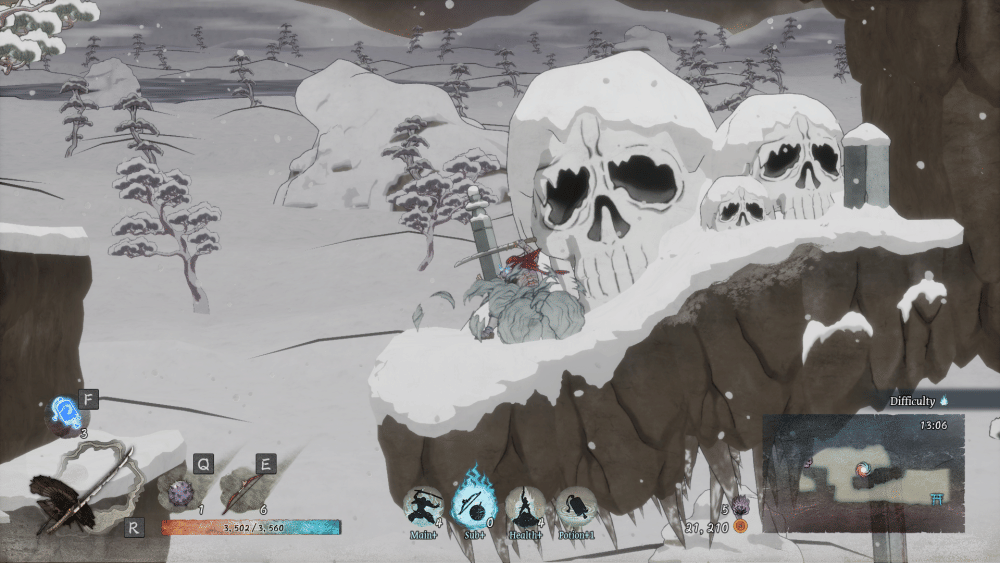This screenshot has width=1000, height=563.
Task: Click the Potion+1 upgrade icon
Action: (x=575, y=505)
